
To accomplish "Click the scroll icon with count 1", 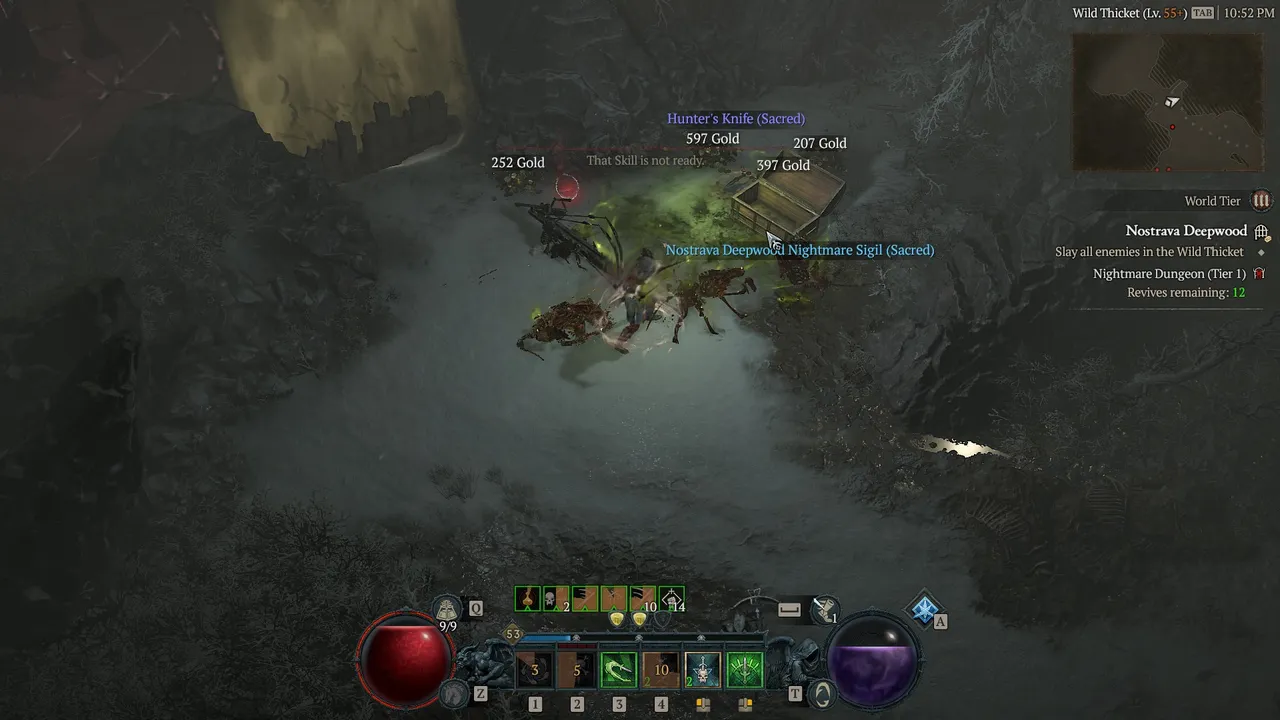I will point(826,608).
